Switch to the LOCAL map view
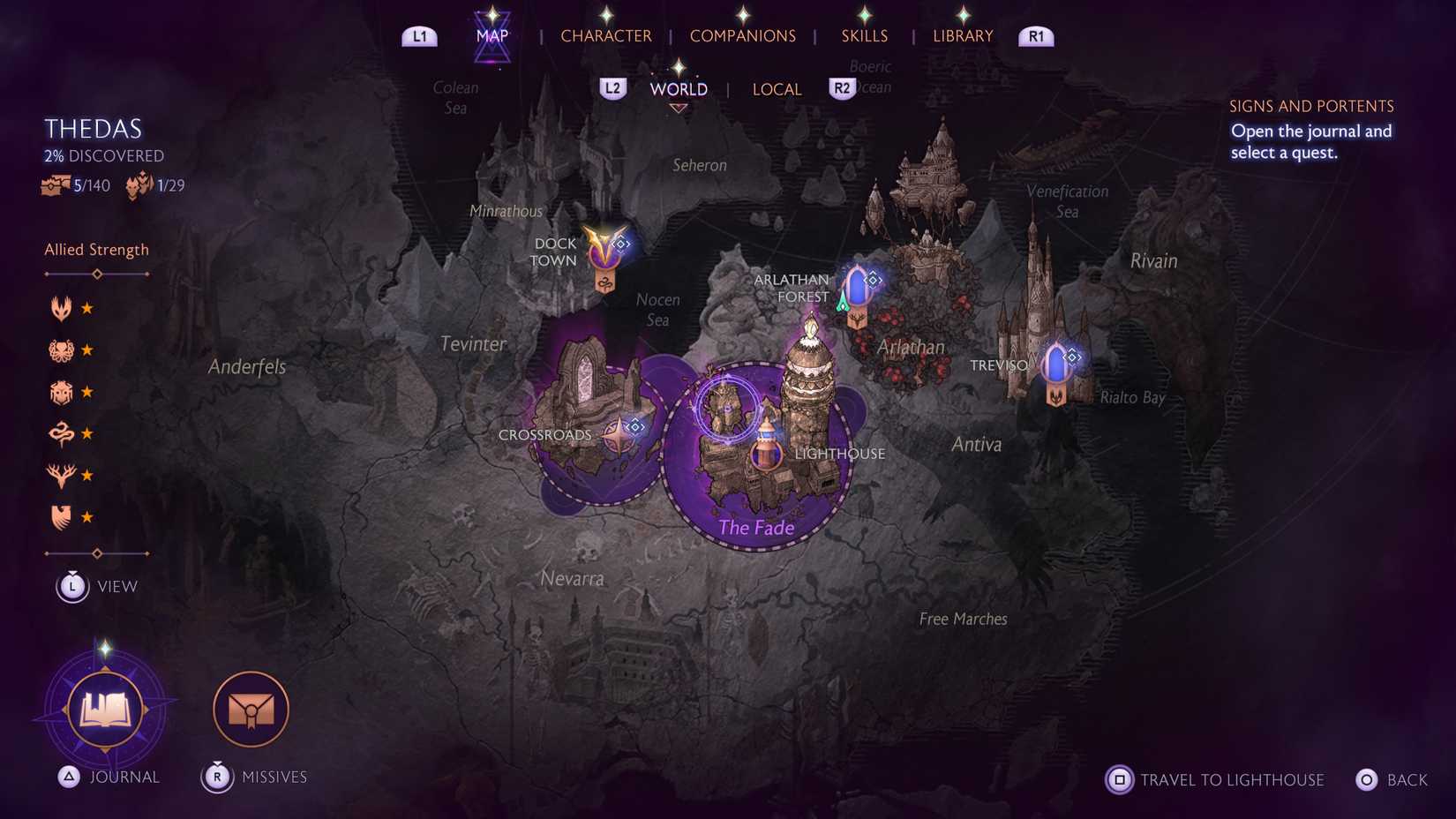1456x819 pixels. 777,88
